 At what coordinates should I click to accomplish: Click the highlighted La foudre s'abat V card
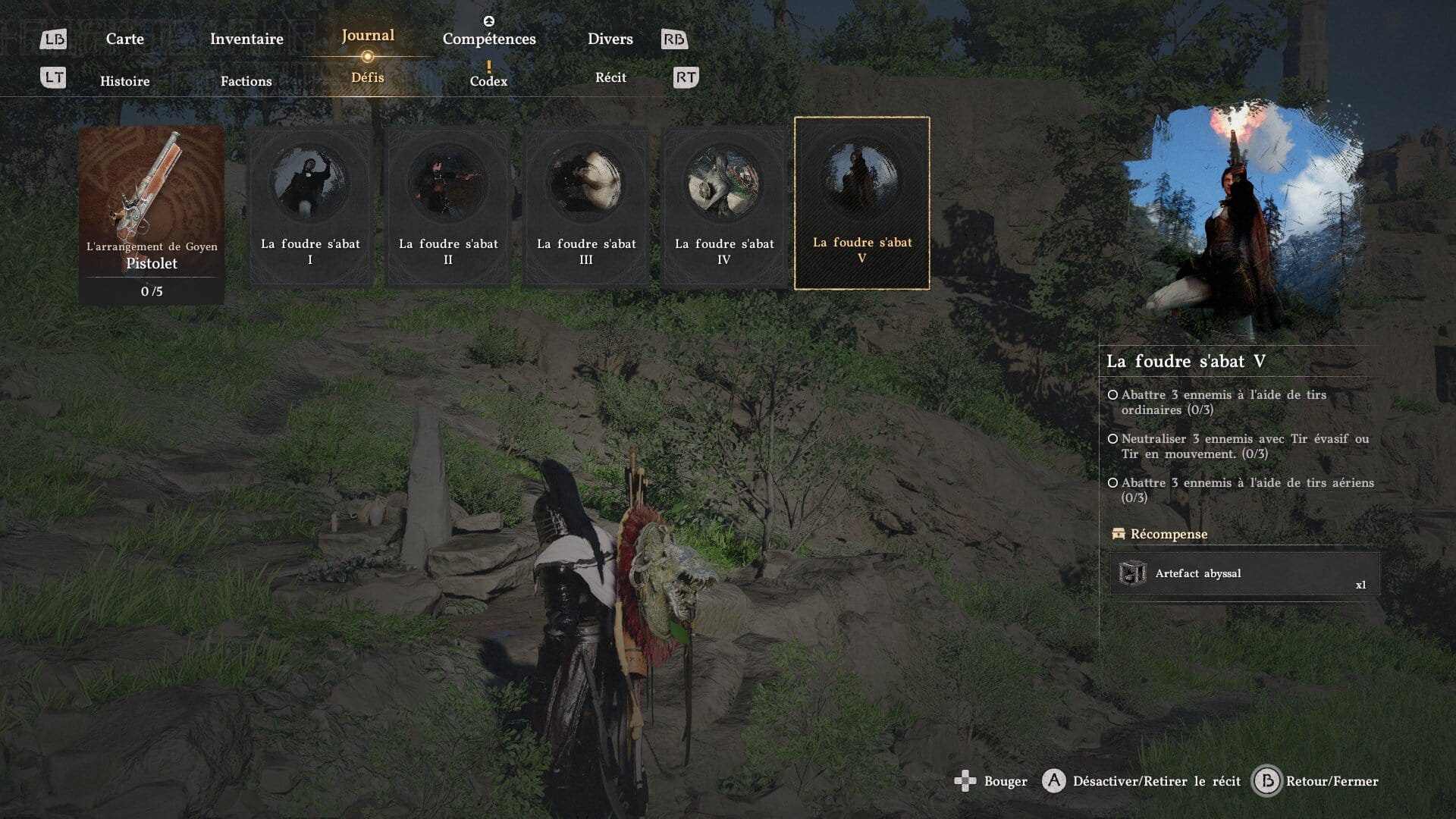[861, 203]
